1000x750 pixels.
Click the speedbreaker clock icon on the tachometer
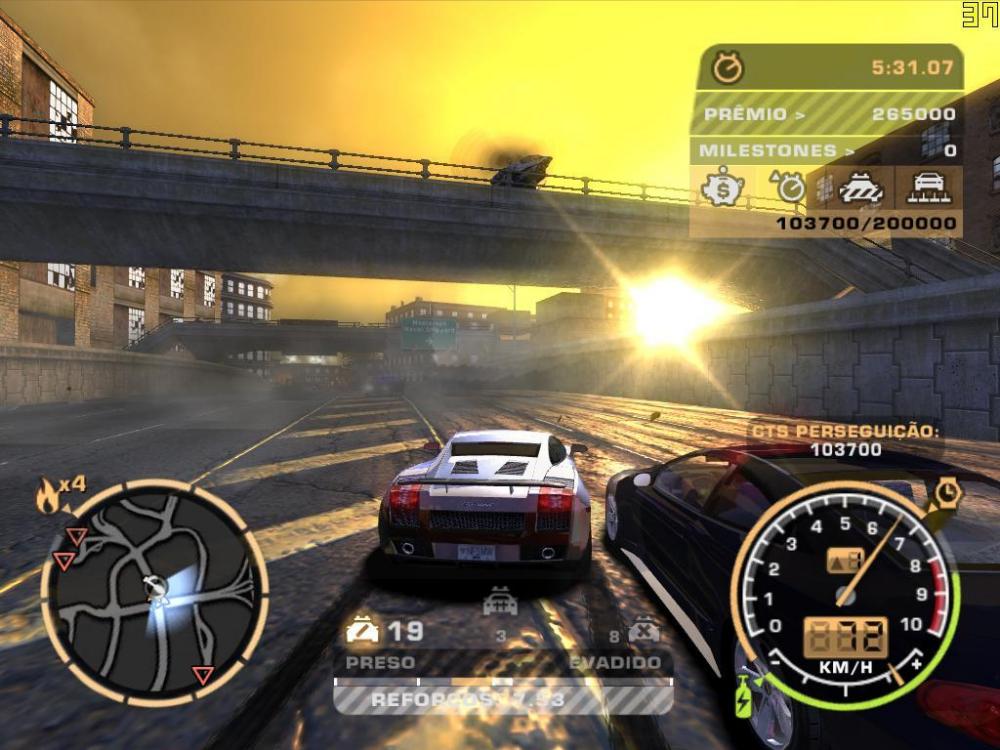[x=947, y=493]
